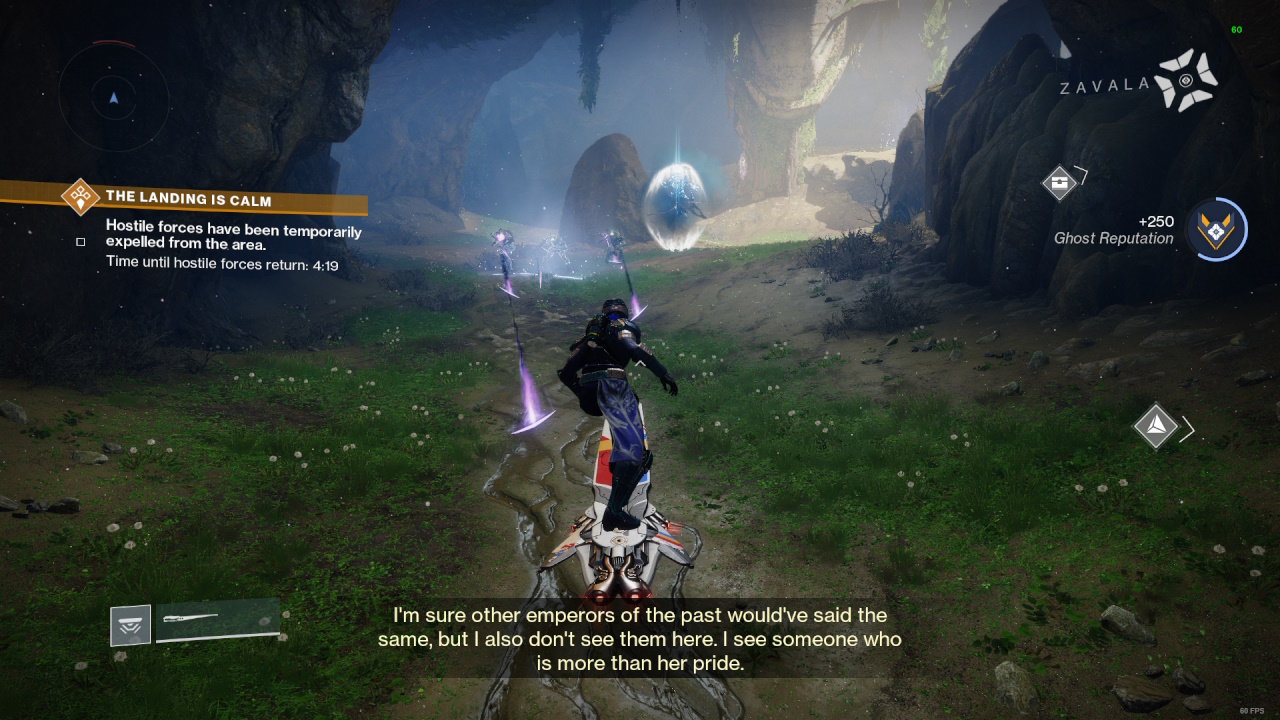Select the hover-vehicle icon box
The image size is (1280, 720).
(x=131, y=625)
